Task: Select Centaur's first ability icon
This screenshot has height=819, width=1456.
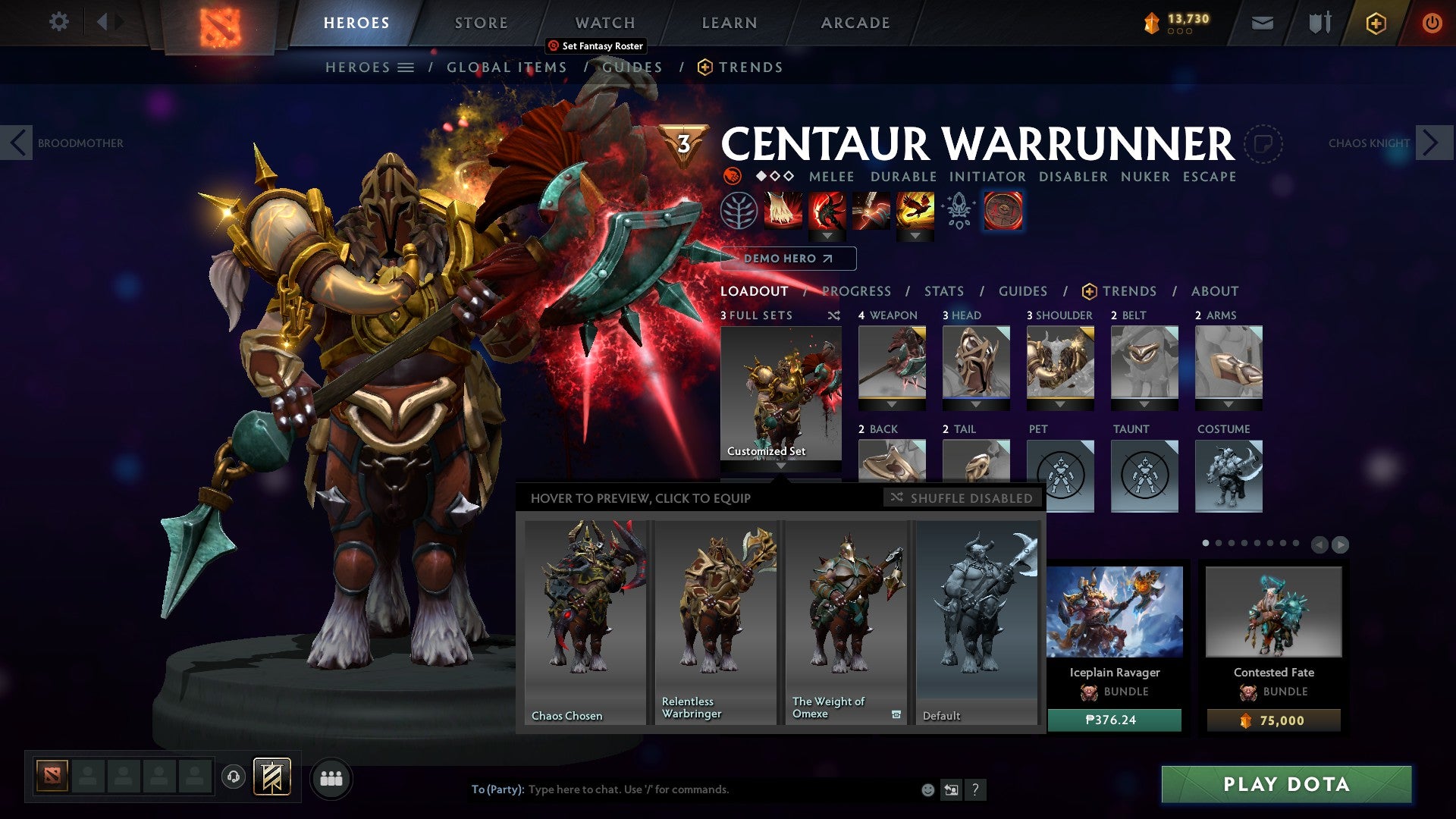Action: (x=784, y=211)
